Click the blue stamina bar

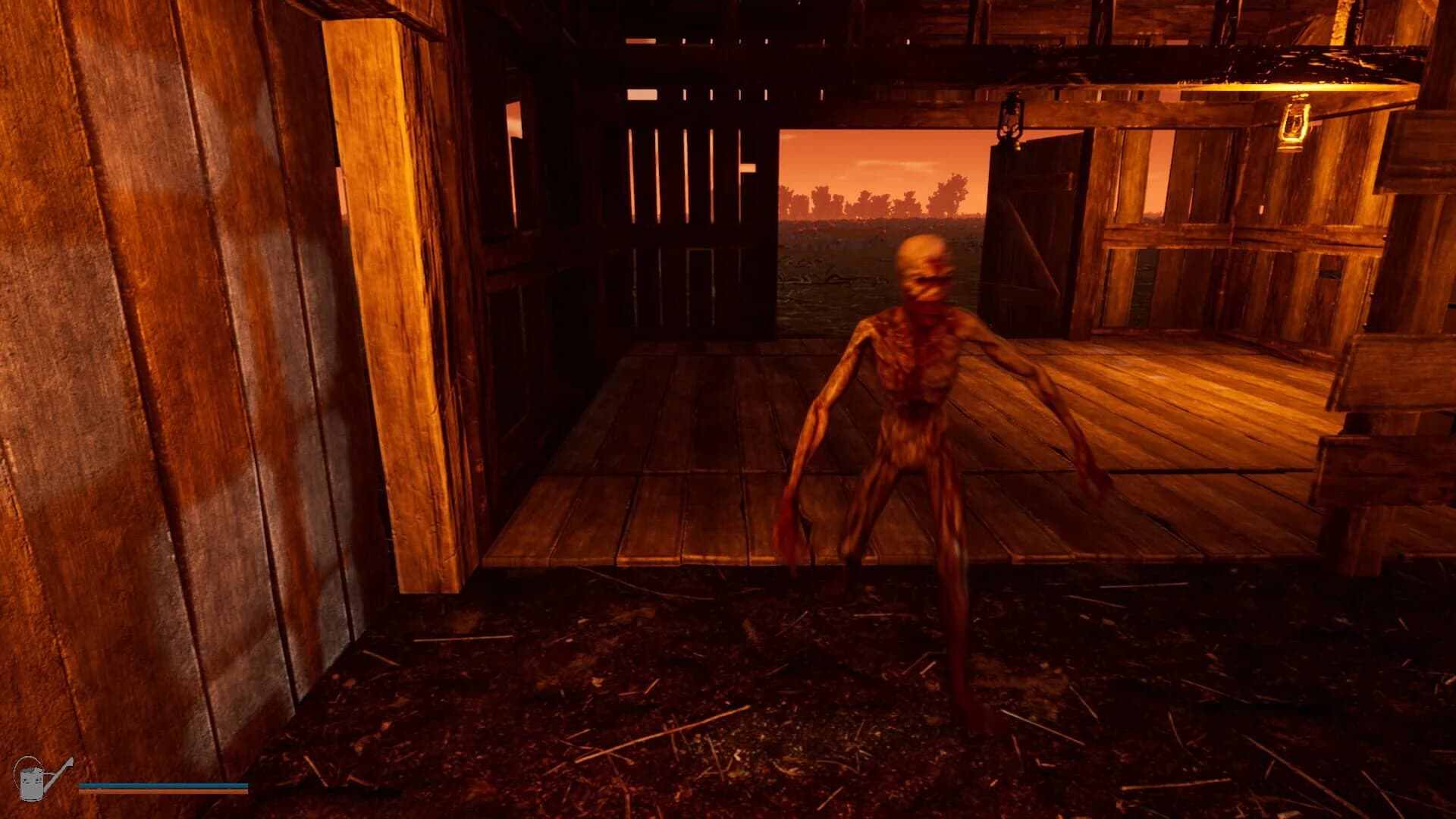[x=159, y=784]
